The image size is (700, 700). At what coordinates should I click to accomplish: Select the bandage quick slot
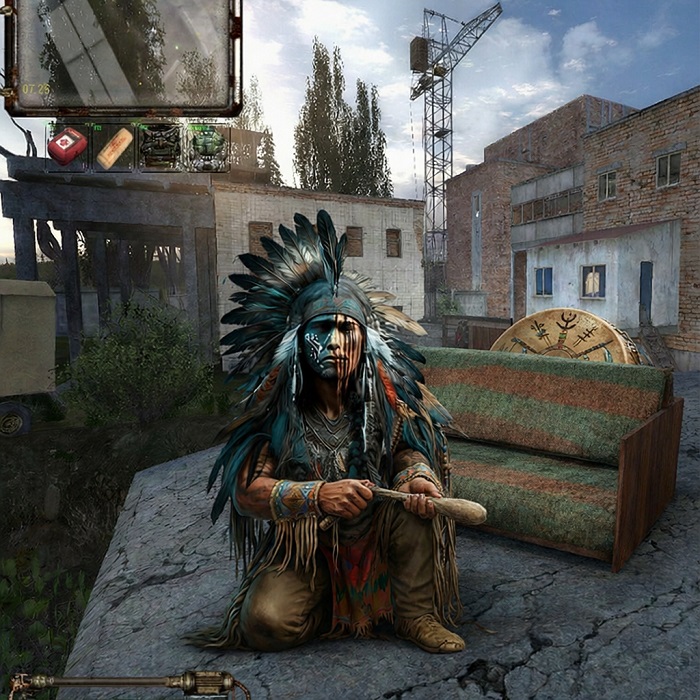[x=114, y=147]
